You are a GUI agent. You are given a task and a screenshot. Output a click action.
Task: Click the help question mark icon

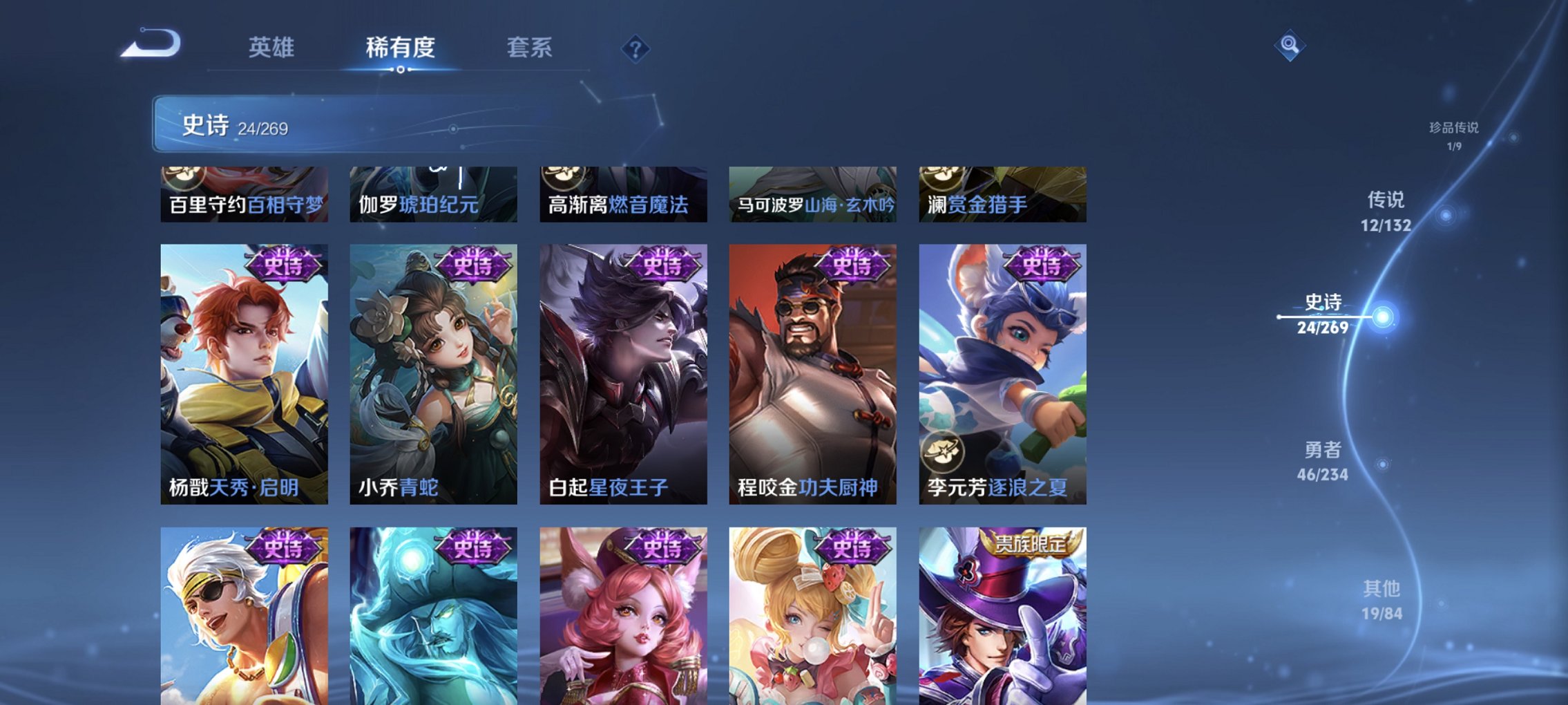click(x=636, y=48)
